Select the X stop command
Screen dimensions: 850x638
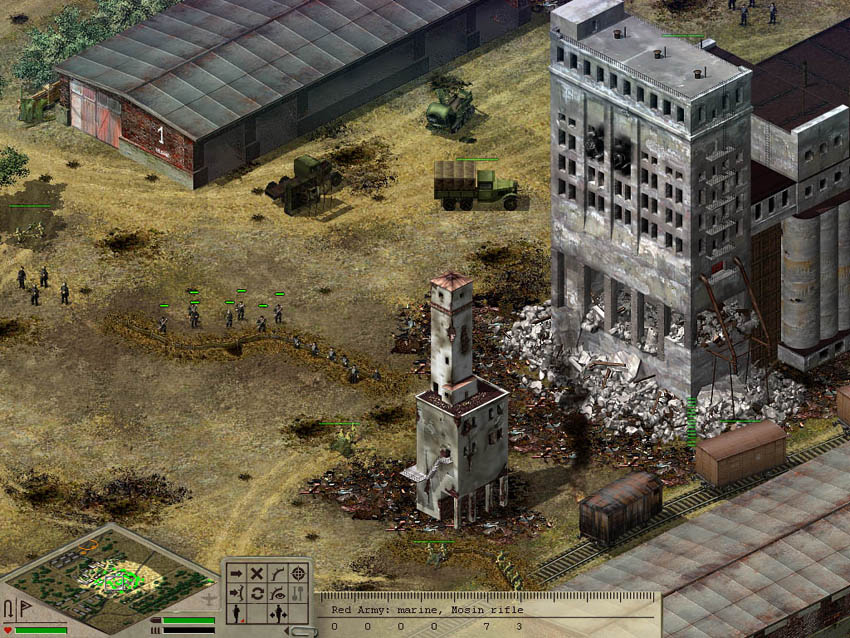click(x=257, y=574)
